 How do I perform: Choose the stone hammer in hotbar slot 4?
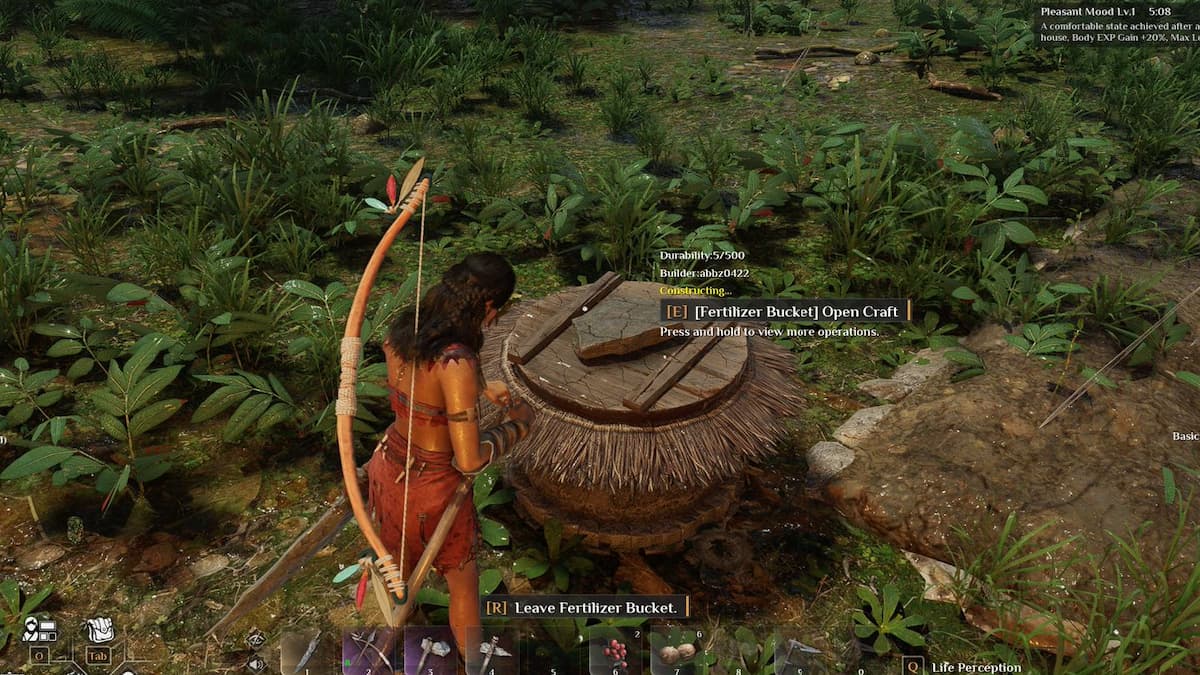click(491, 652)
